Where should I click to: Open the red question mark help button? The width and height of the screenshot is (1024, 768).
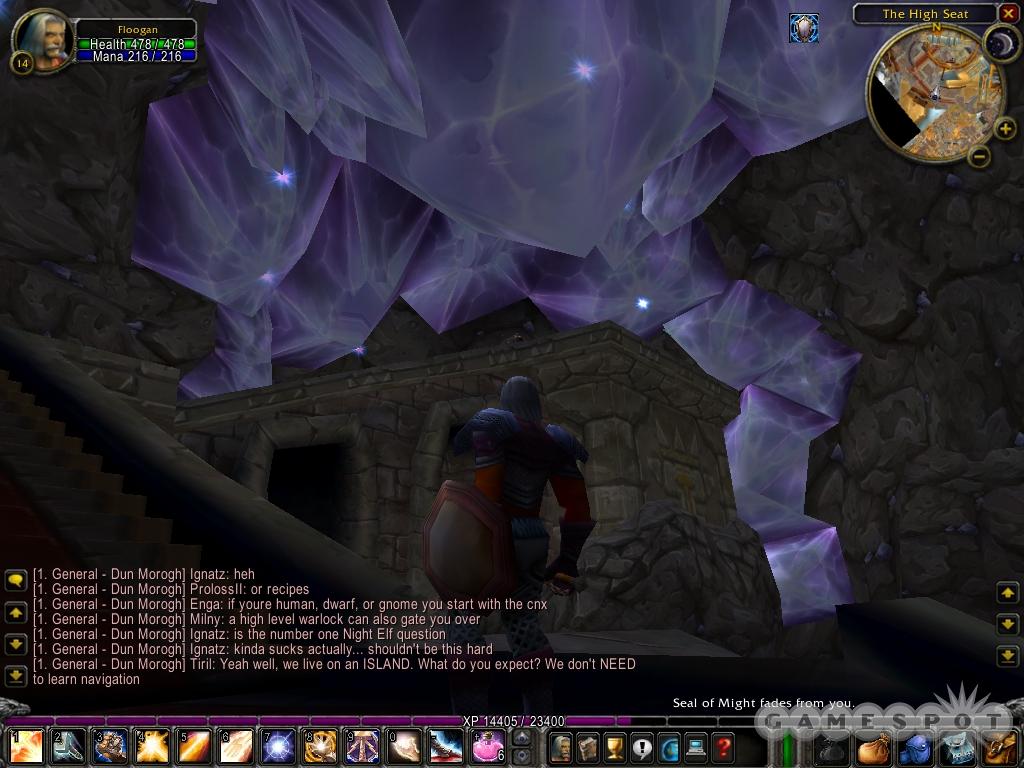tap(723, 746)
